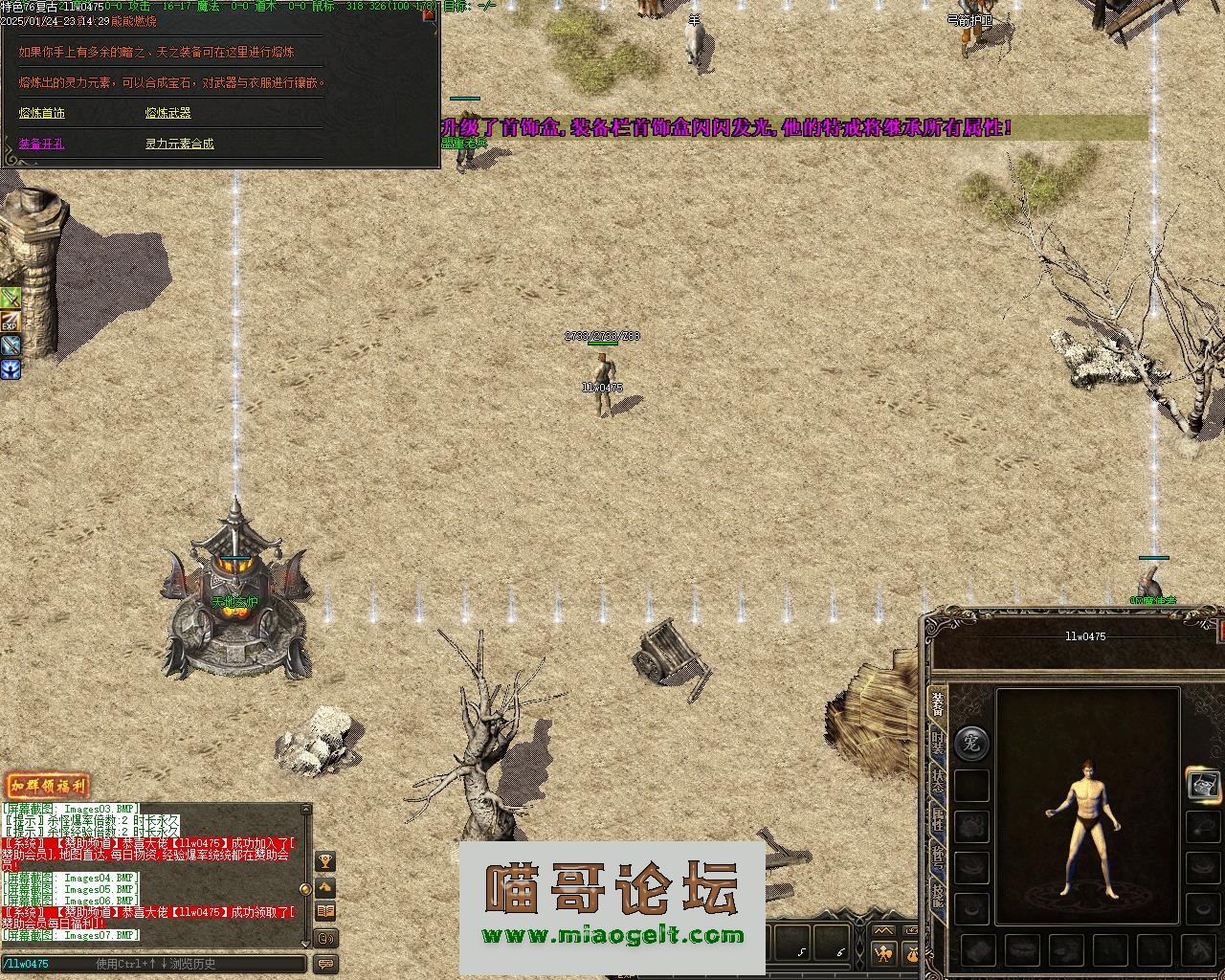Screen dimensions: 1225x980
Task: Switch to the 状态 status tab
Action: (x=938, y=783)
